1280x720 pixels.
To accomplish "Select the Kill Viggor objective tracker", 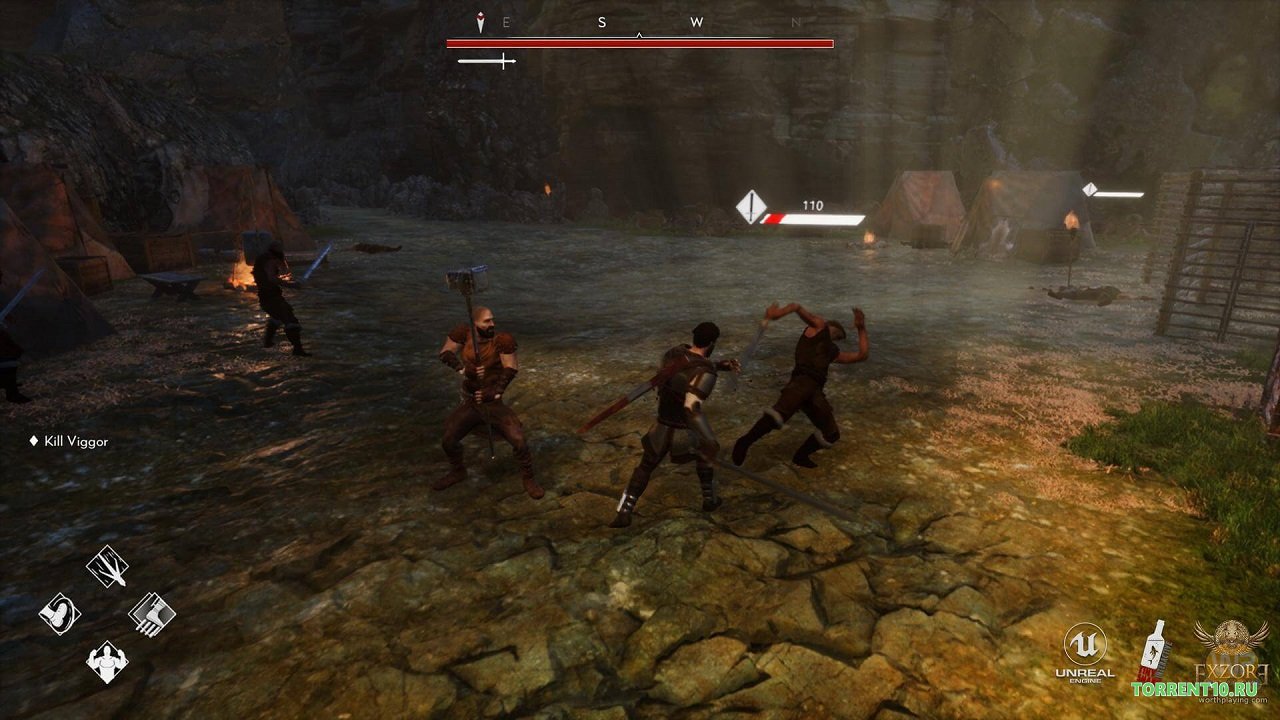I will tap(70, 441).
